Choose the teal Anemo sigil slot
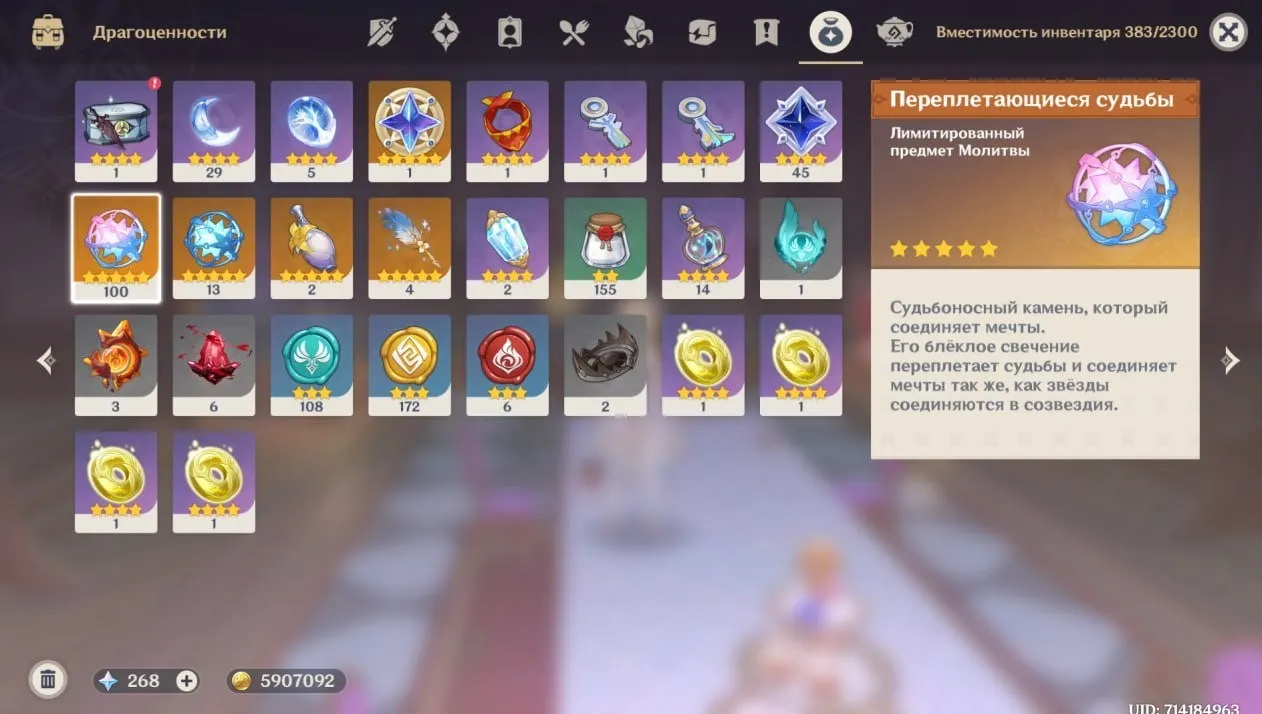This screenshot has width=1262, height=714. click(x=312, y=364)
